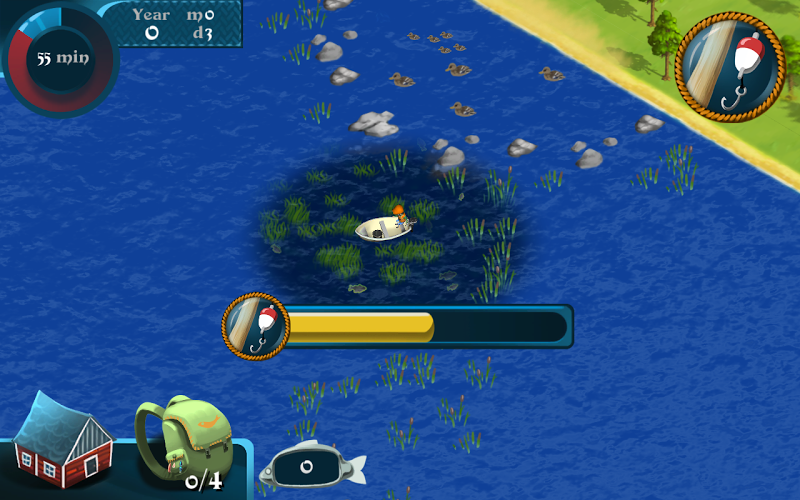This screenshot has height=500, width=800.
Task: Open the fish catch counter
Action: [x=311, y=466]
